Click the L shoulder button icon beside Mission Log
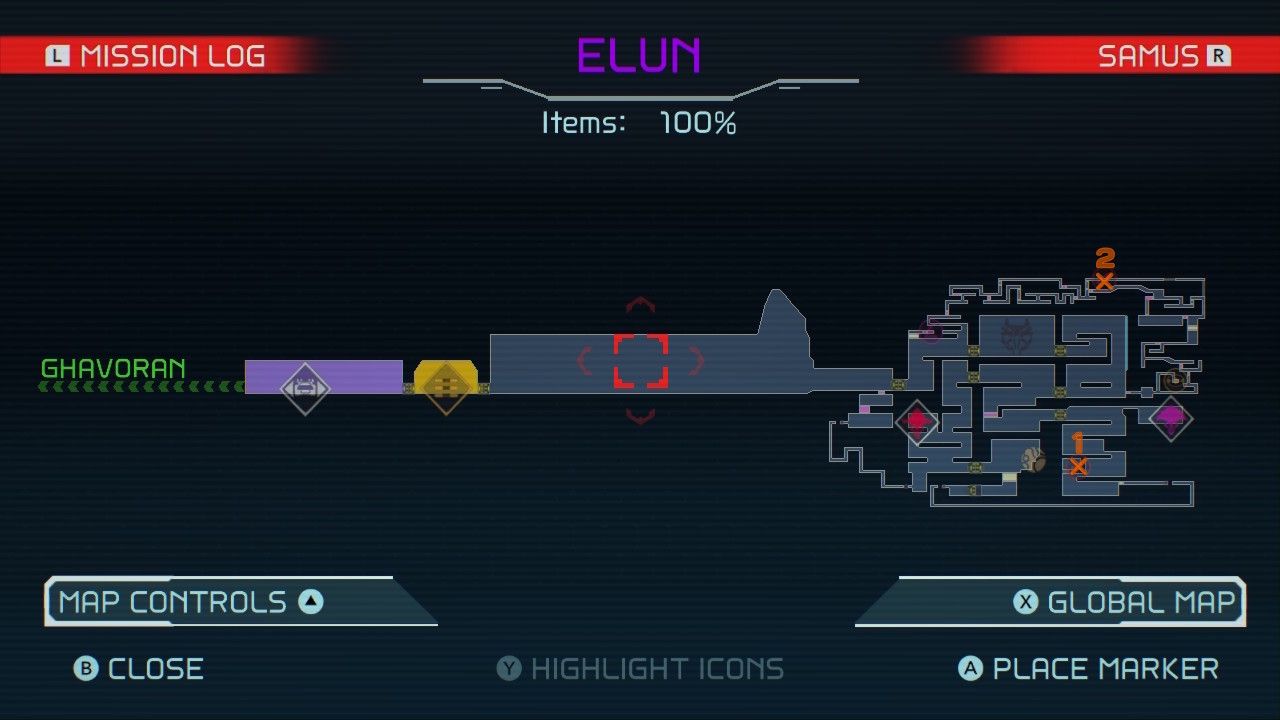1280x720 pixels. click(58, 55)
